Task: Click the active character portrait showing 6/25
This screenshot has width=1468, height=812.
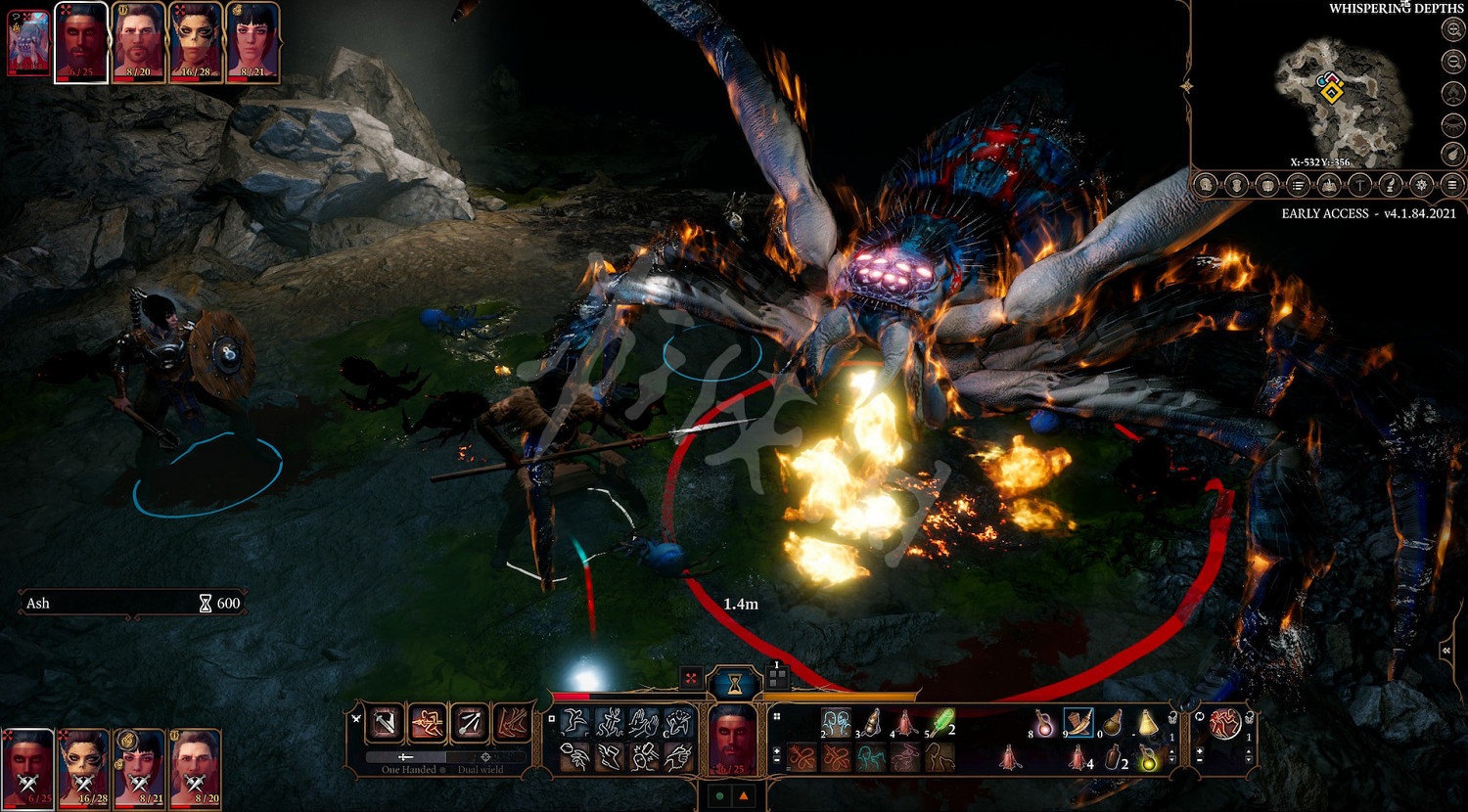Action: 733,738
